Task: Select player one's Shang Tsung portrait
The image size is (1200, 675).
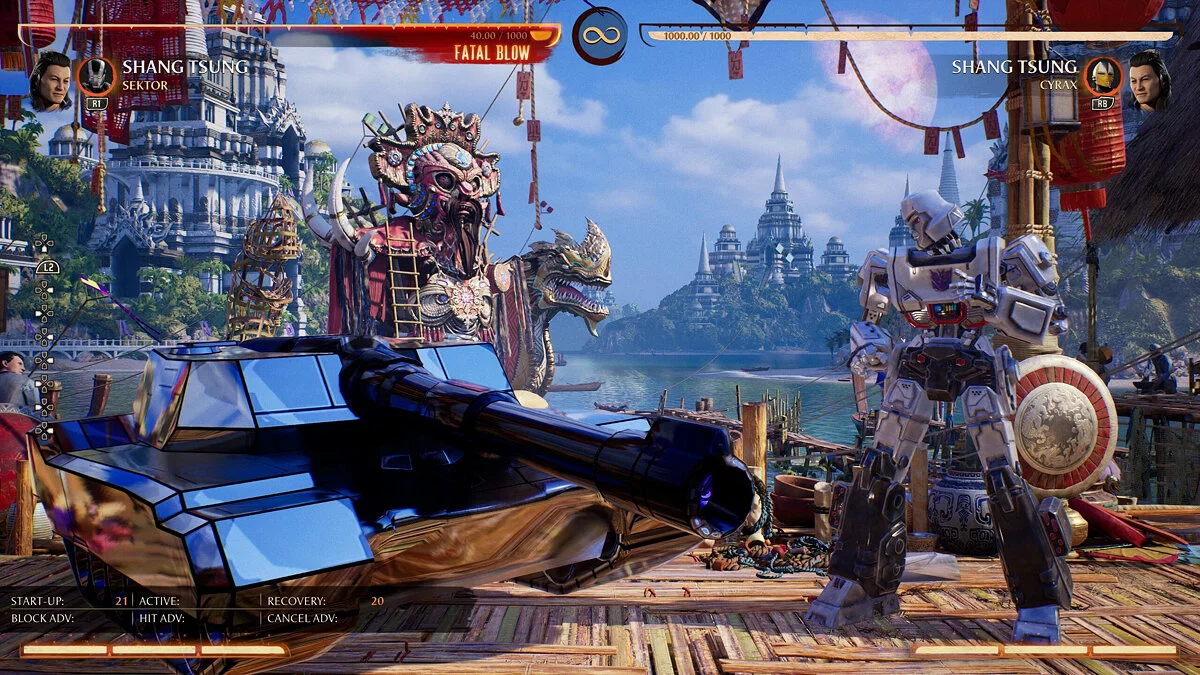Action: 51,80
